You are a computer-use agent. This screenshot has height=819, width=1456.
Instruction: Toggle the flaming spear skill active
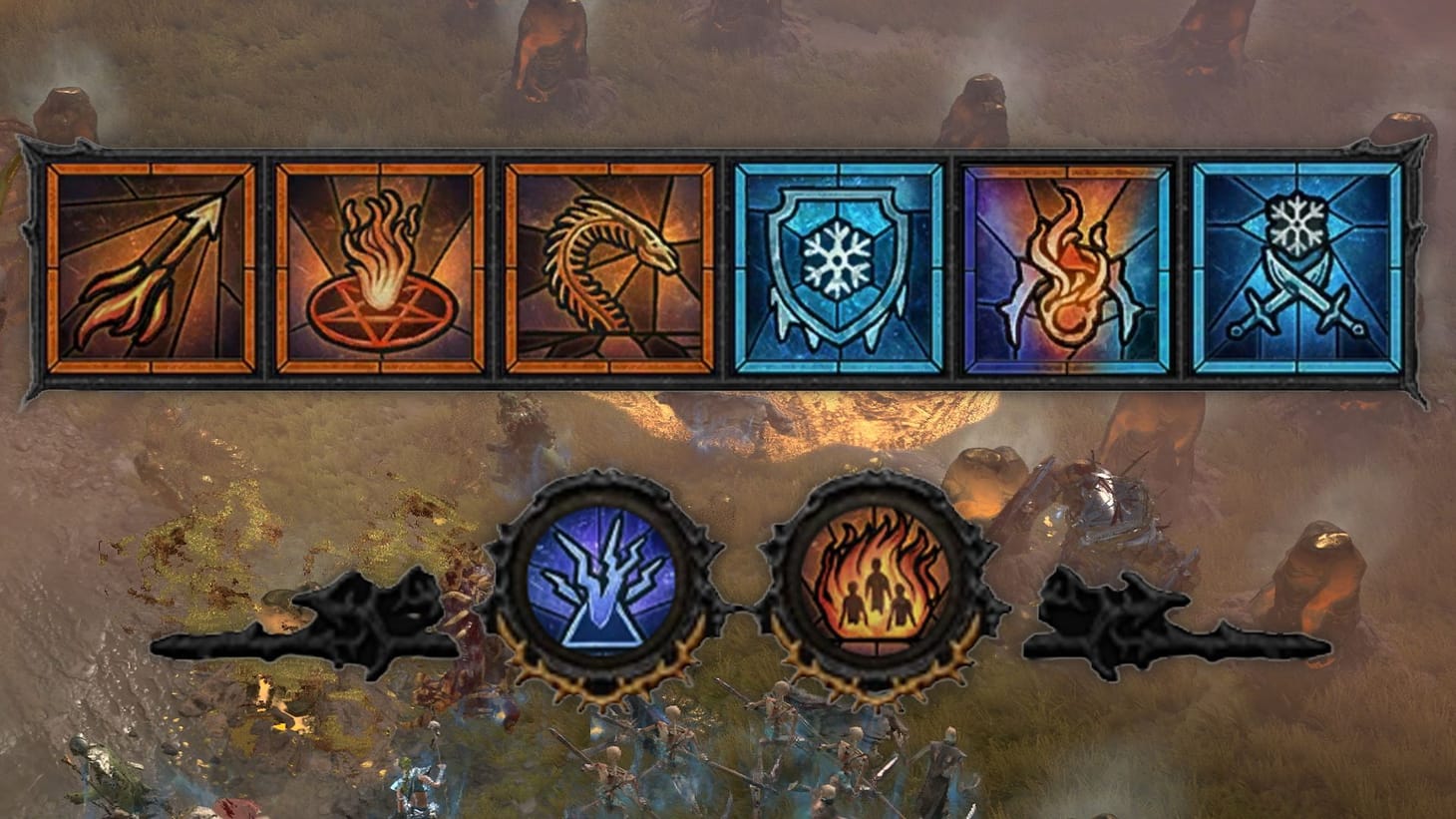click(150, 268)
